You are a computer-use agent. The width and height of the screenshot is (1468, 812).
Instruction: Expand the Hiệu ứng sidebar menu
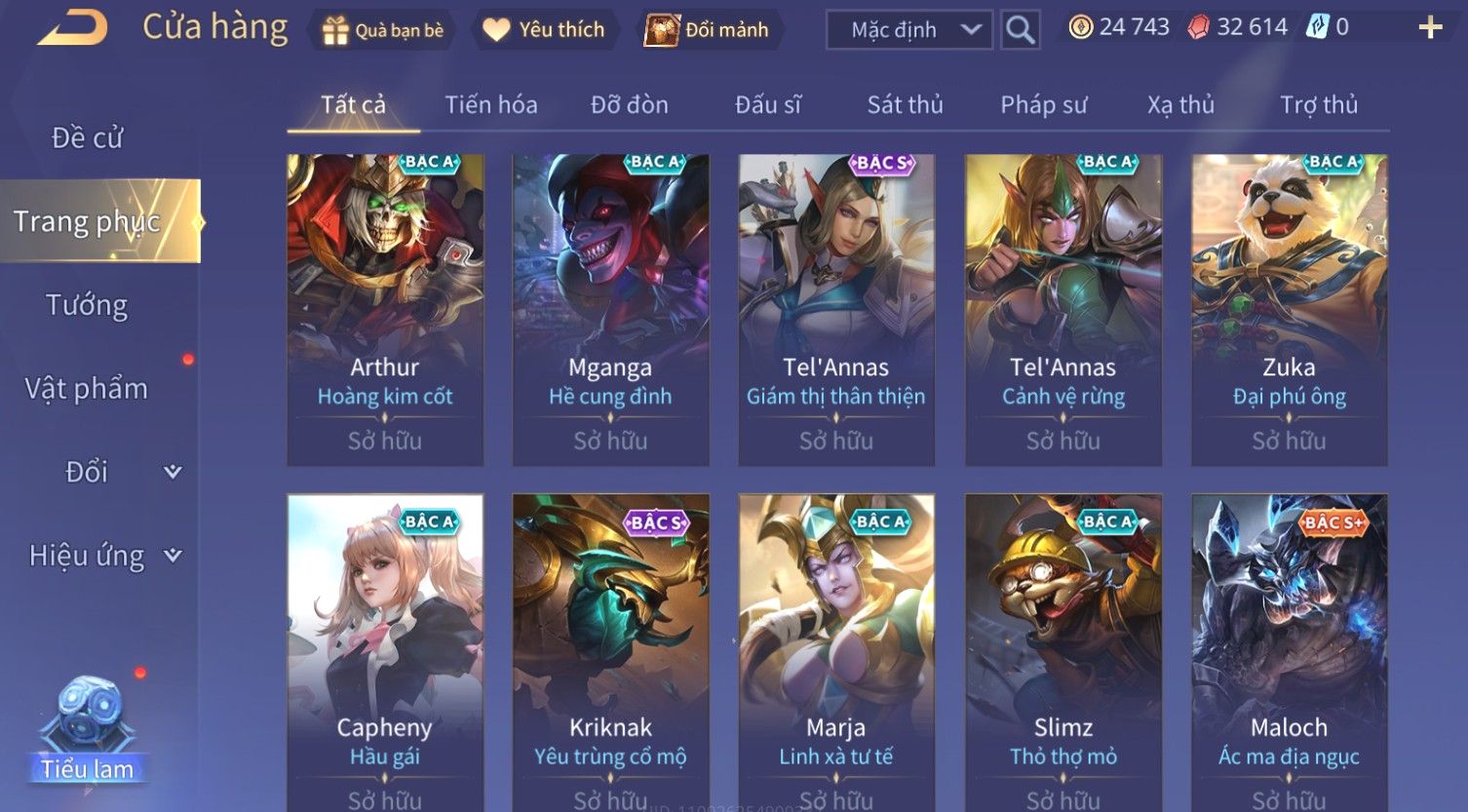tap(102, 556)
